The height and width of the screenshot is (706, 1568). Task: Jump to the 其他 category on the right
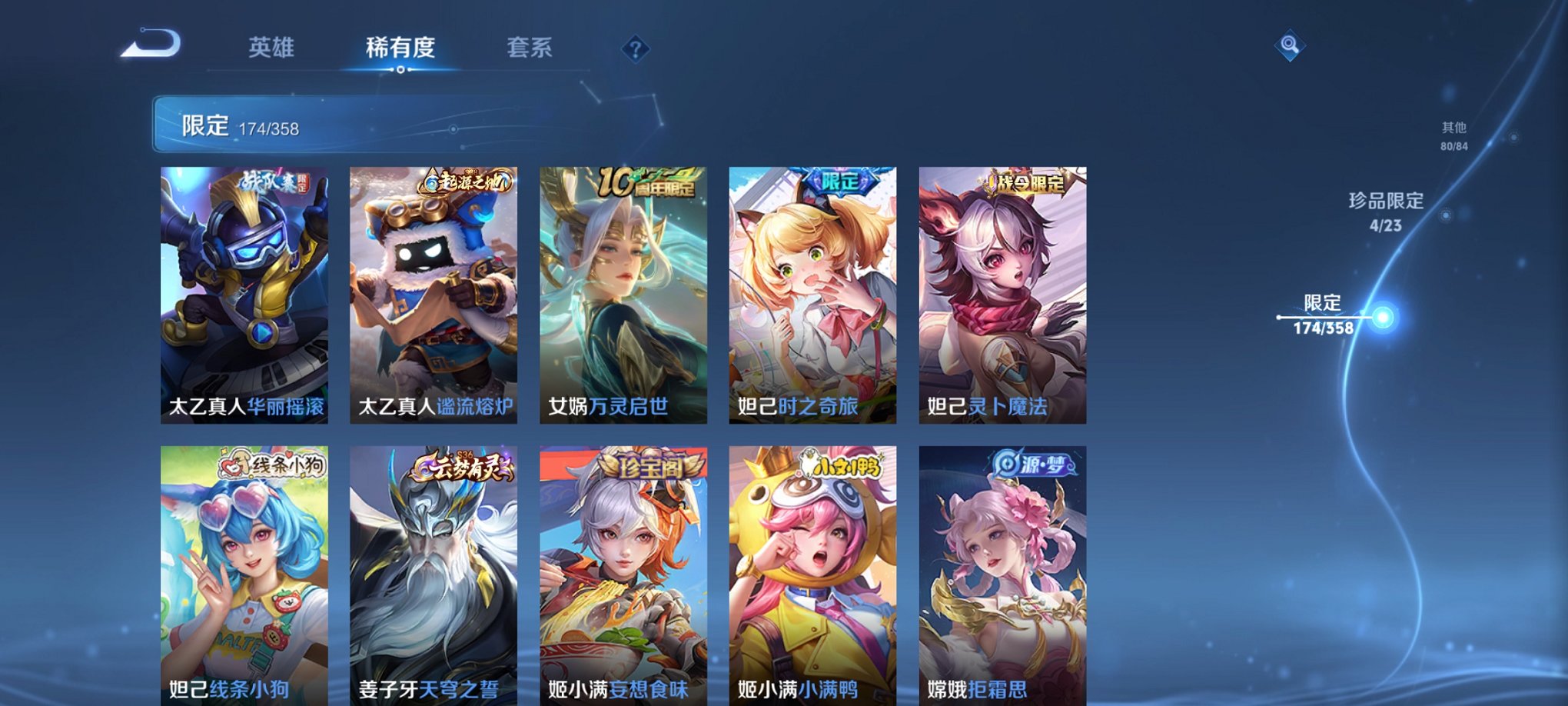[1453, 132]
